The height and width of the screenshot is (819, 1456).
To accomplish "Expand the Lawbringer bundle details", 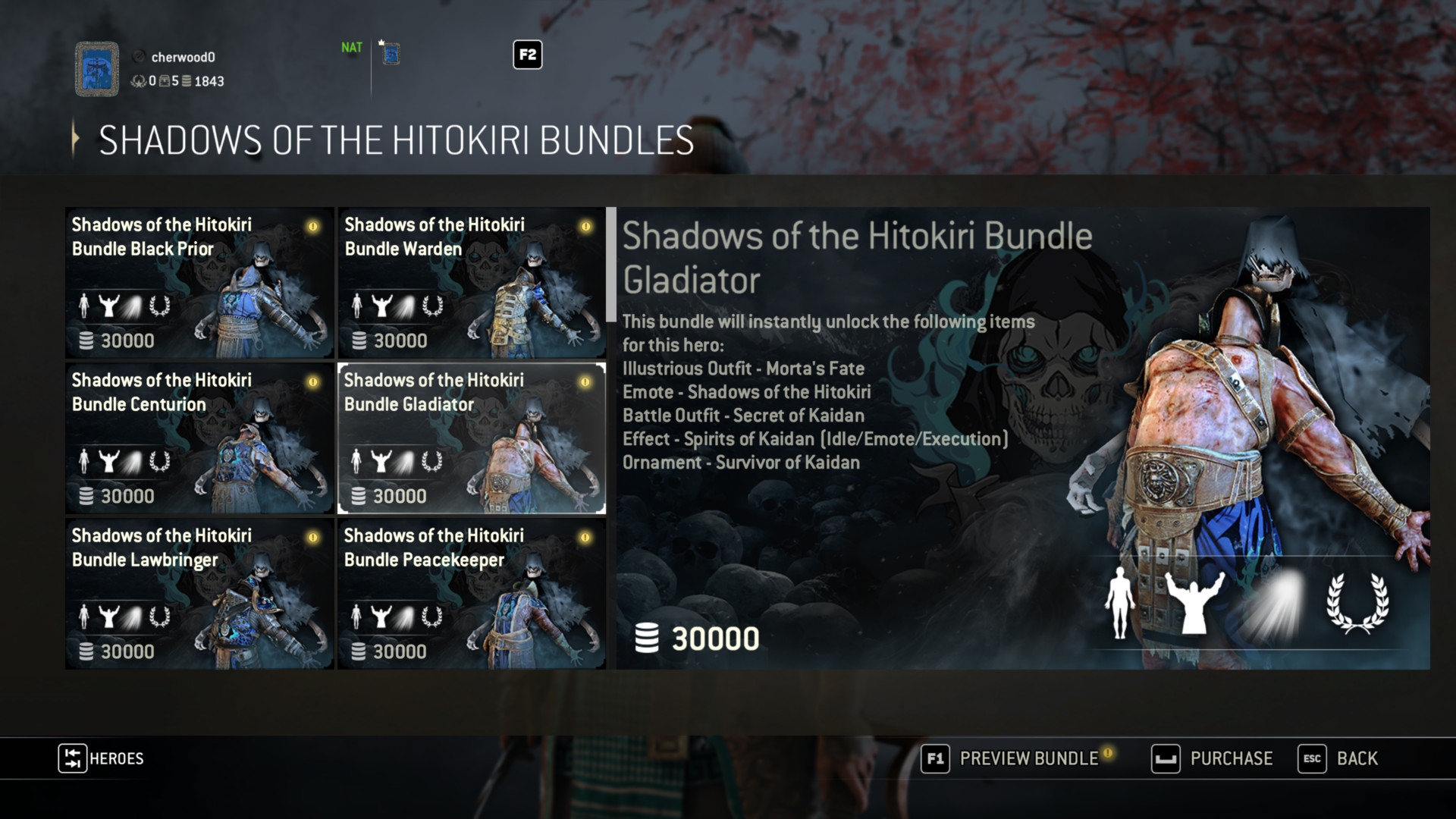I will [199, 593].
